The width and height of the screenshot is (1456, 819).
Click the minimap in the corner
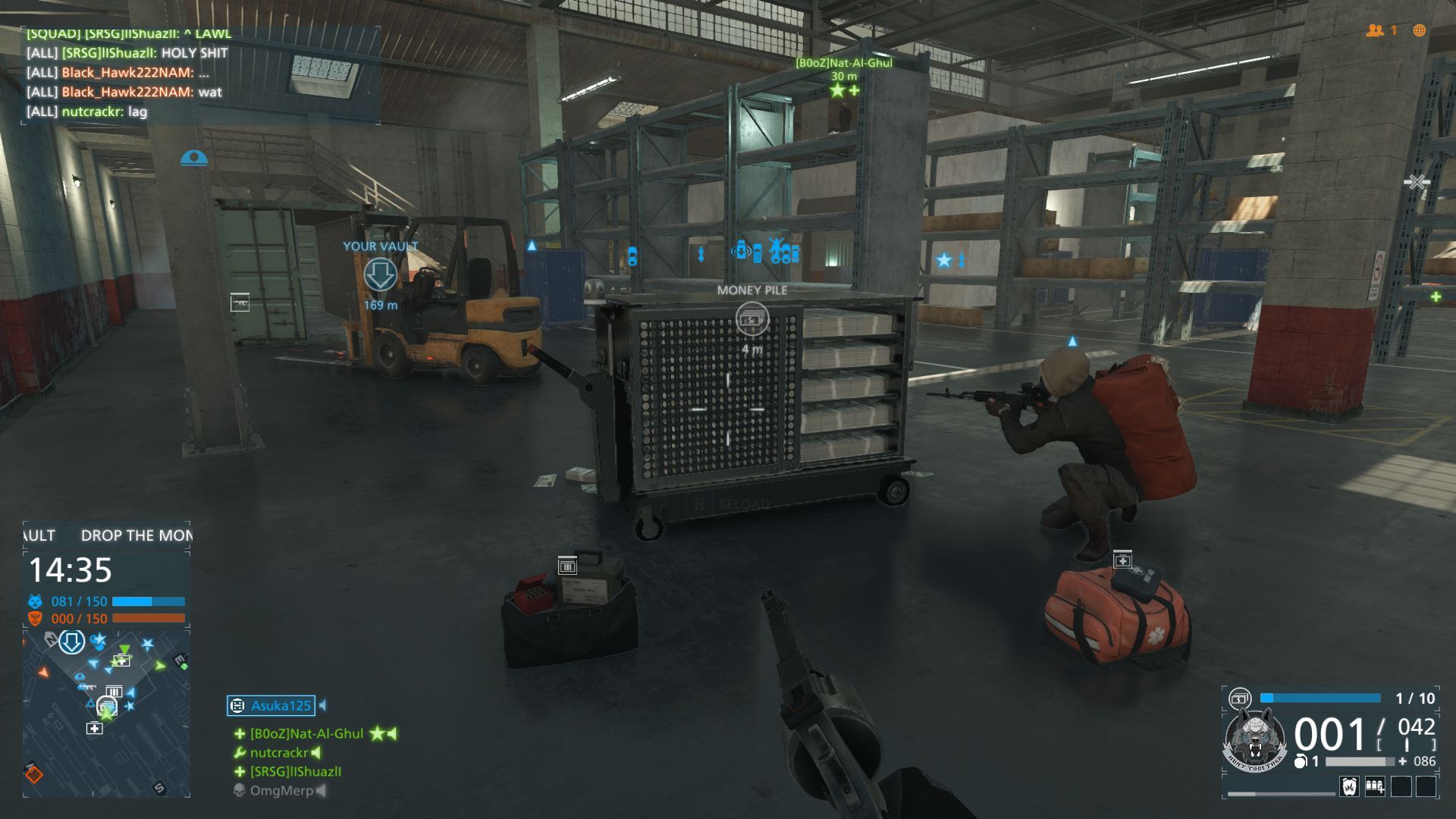click(106, 711)
